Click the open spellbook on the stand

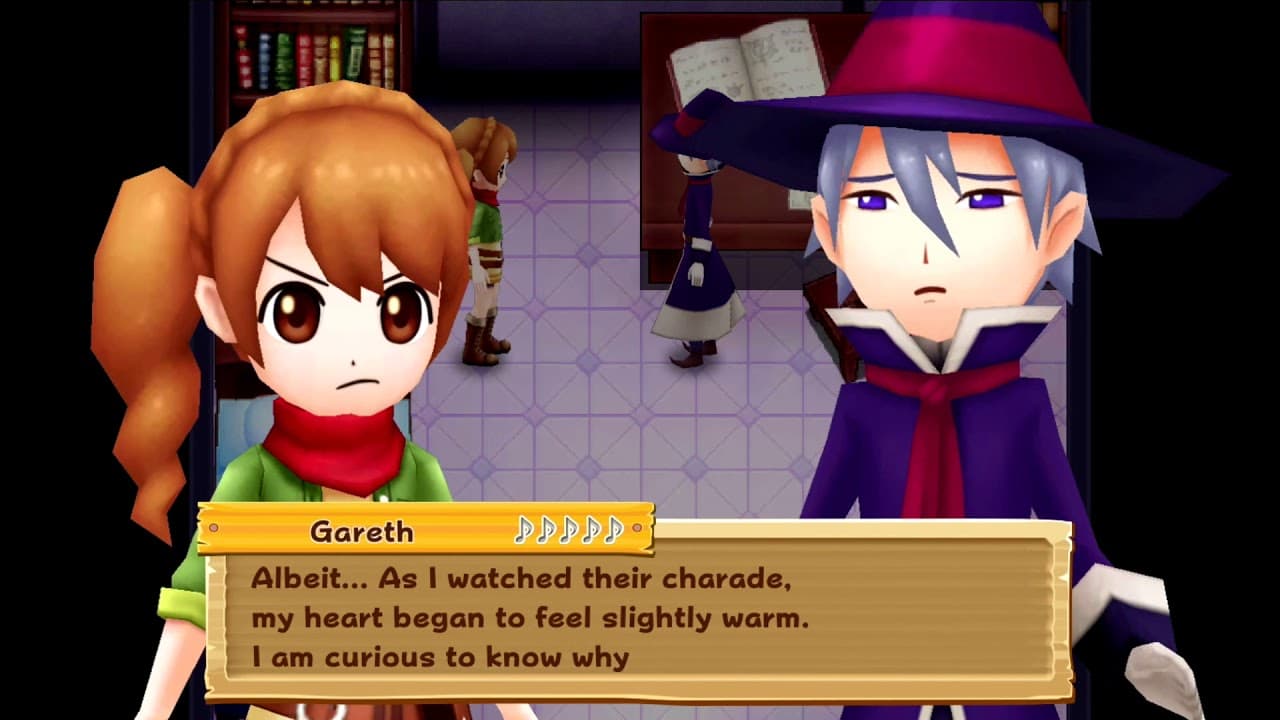[748, 60]
